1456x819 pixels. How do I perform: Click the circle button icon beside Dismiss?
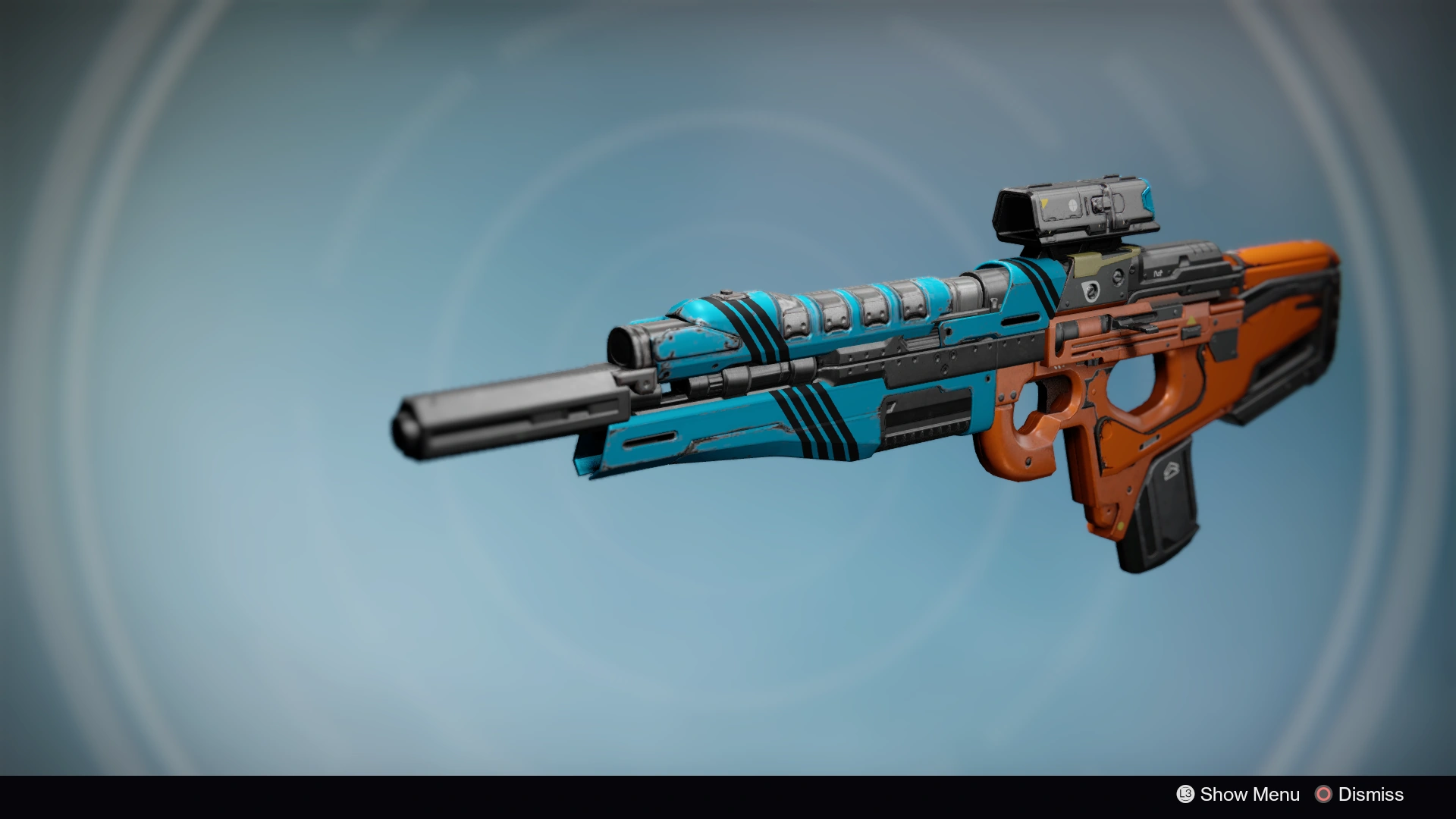tap(1325, 795)
